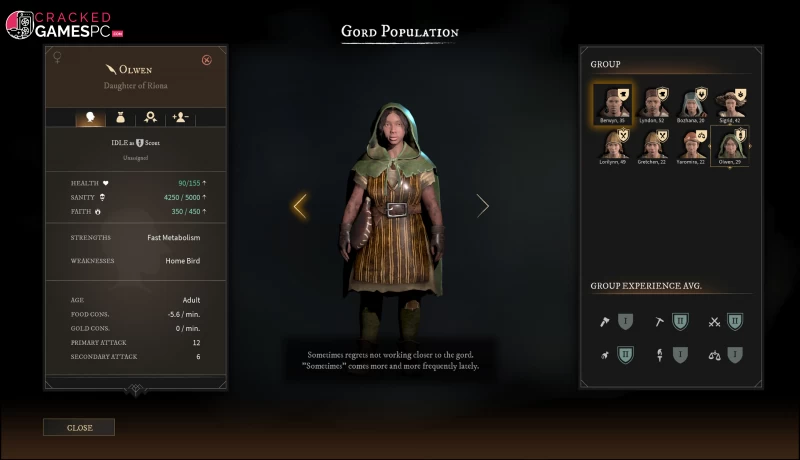
Task: Pick Sigrid's portrait in the group
Action: coord(732,102)
